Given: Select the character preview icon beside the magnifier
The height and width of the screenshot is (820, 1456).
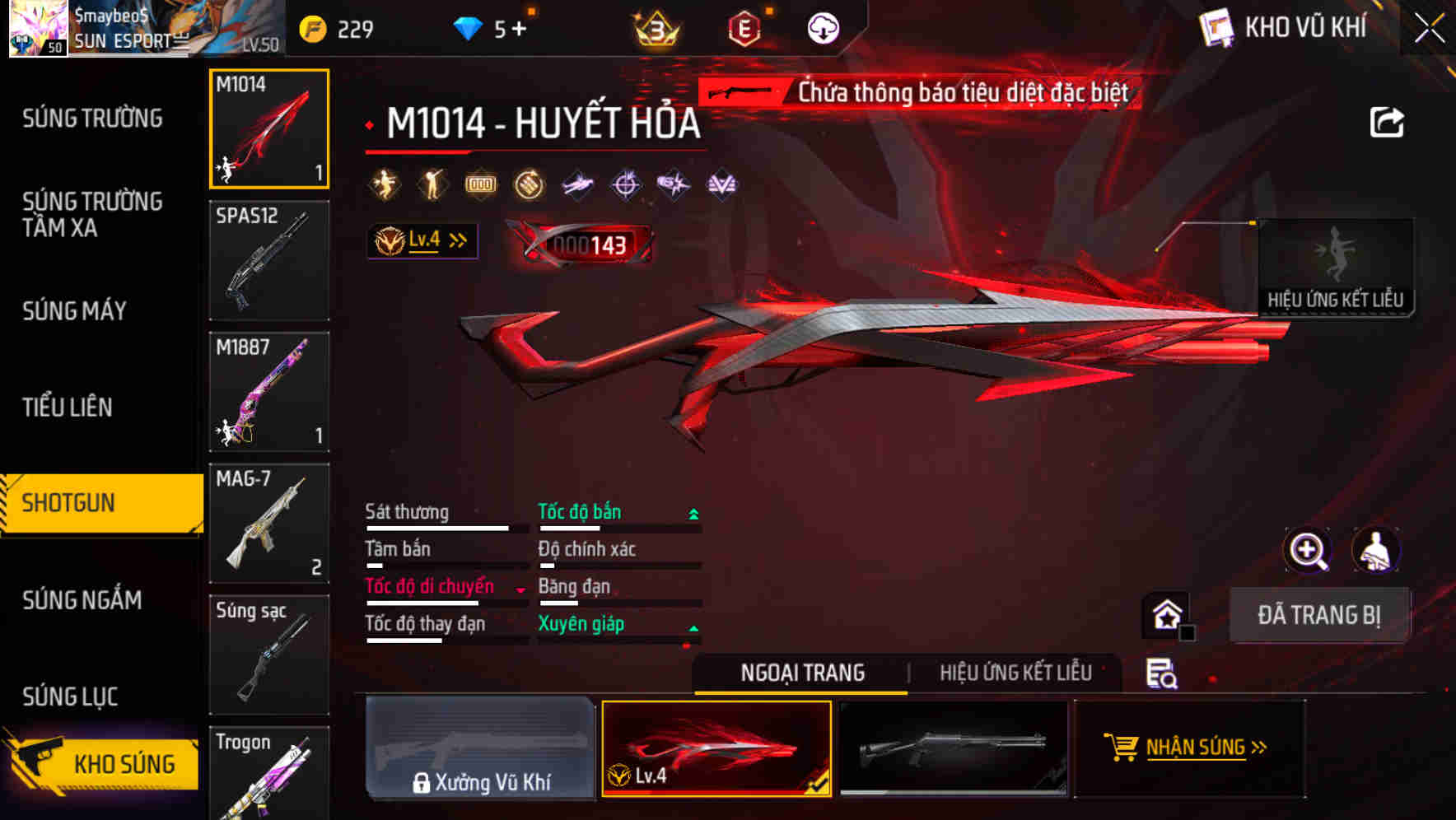Looking at the screenshot, I should (x=1377, y=550).
